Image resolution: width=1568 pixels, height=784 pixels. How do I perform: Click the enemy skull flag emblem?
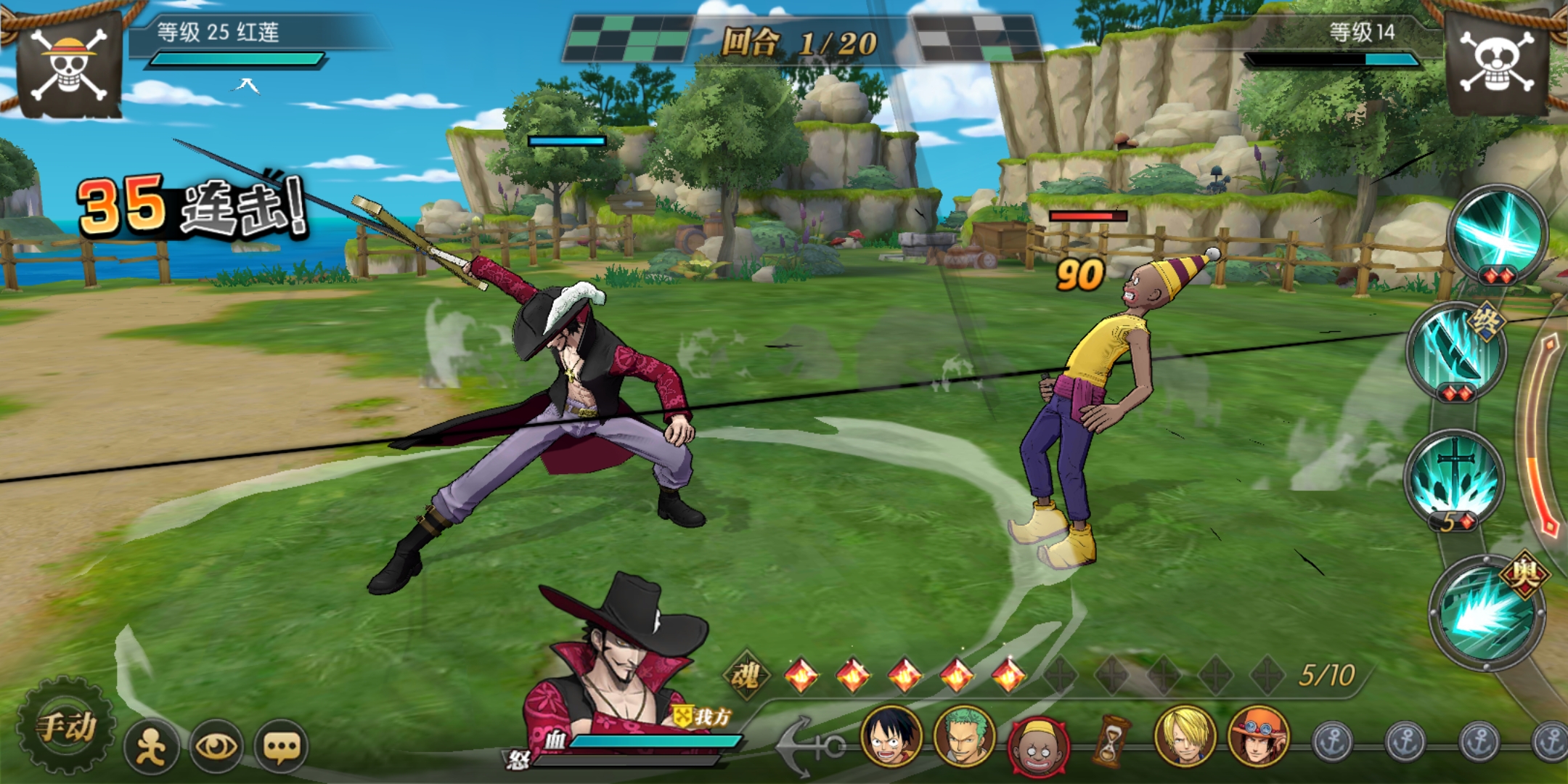tap(1497, 64)
